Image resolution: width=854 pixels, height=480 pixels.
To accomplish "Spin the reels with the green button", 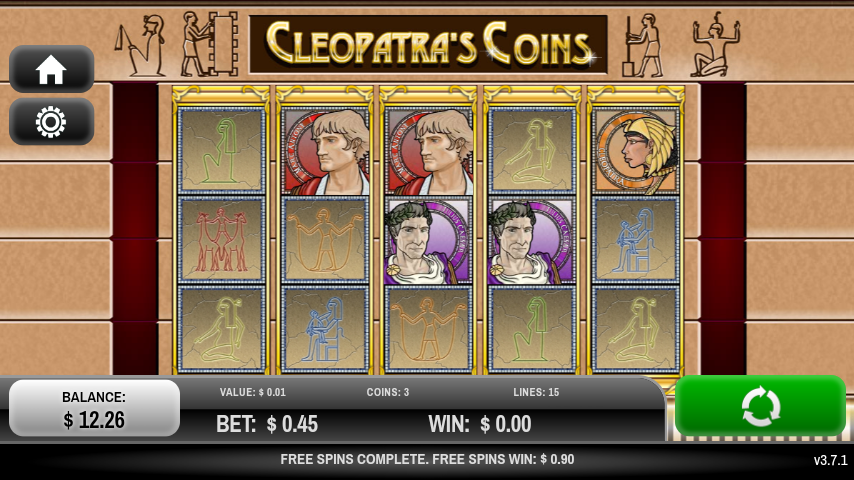I will click(760, 406).
